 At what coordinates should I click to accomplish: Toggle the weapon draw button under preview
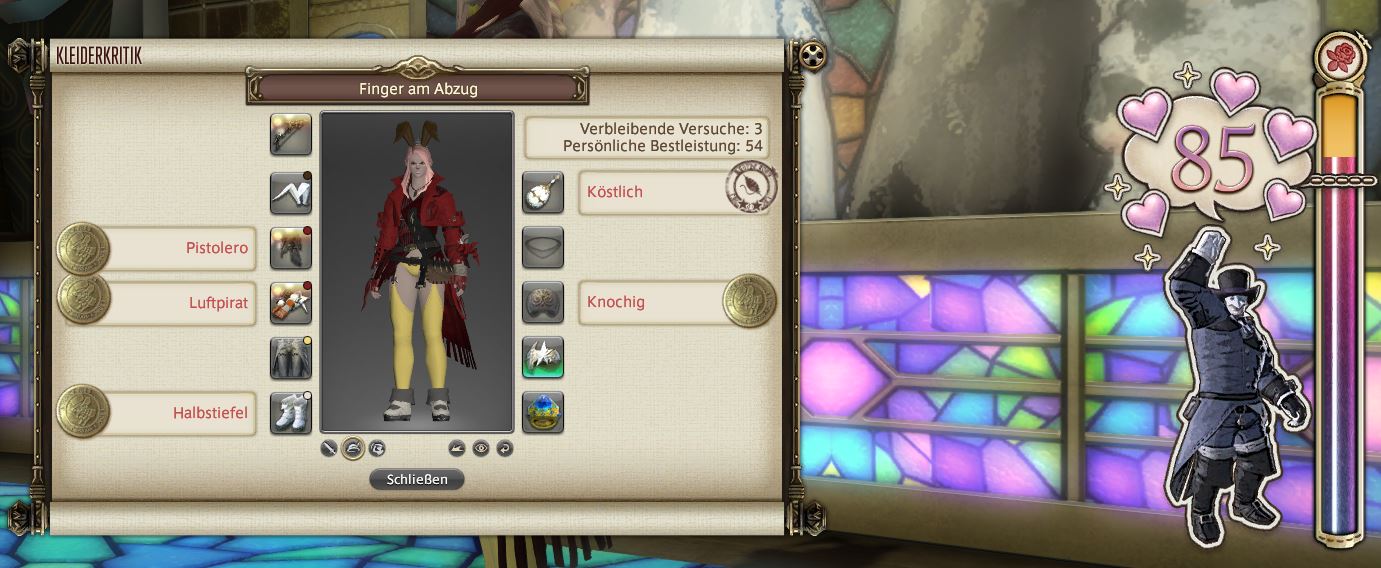(329, 449)
